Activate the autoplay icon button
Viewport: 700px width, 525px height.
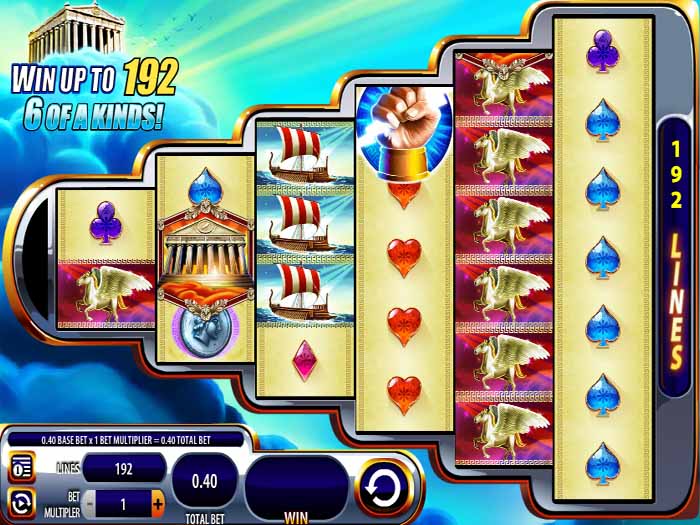(x=21, y=501)
